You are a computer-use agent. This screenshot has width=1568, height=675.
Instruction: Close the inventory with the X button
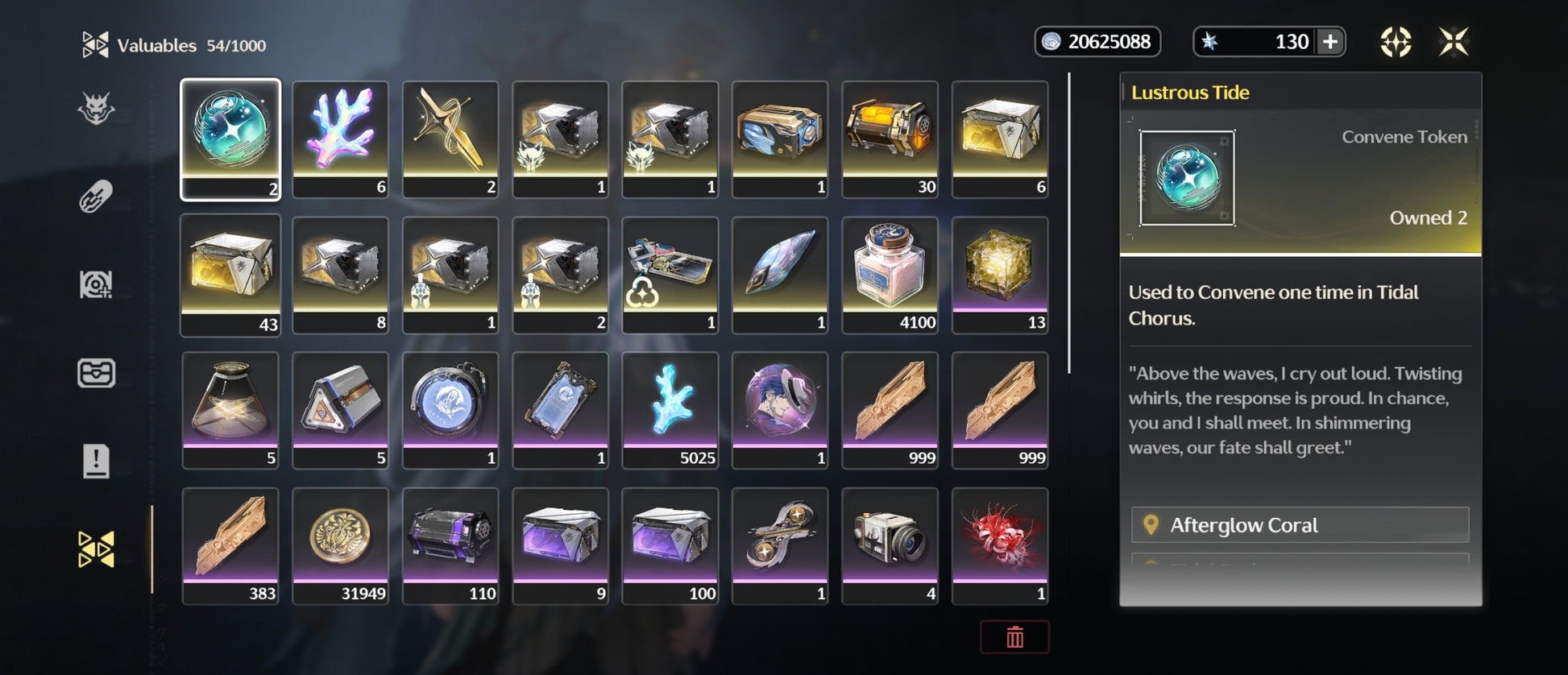point(1454,42)
